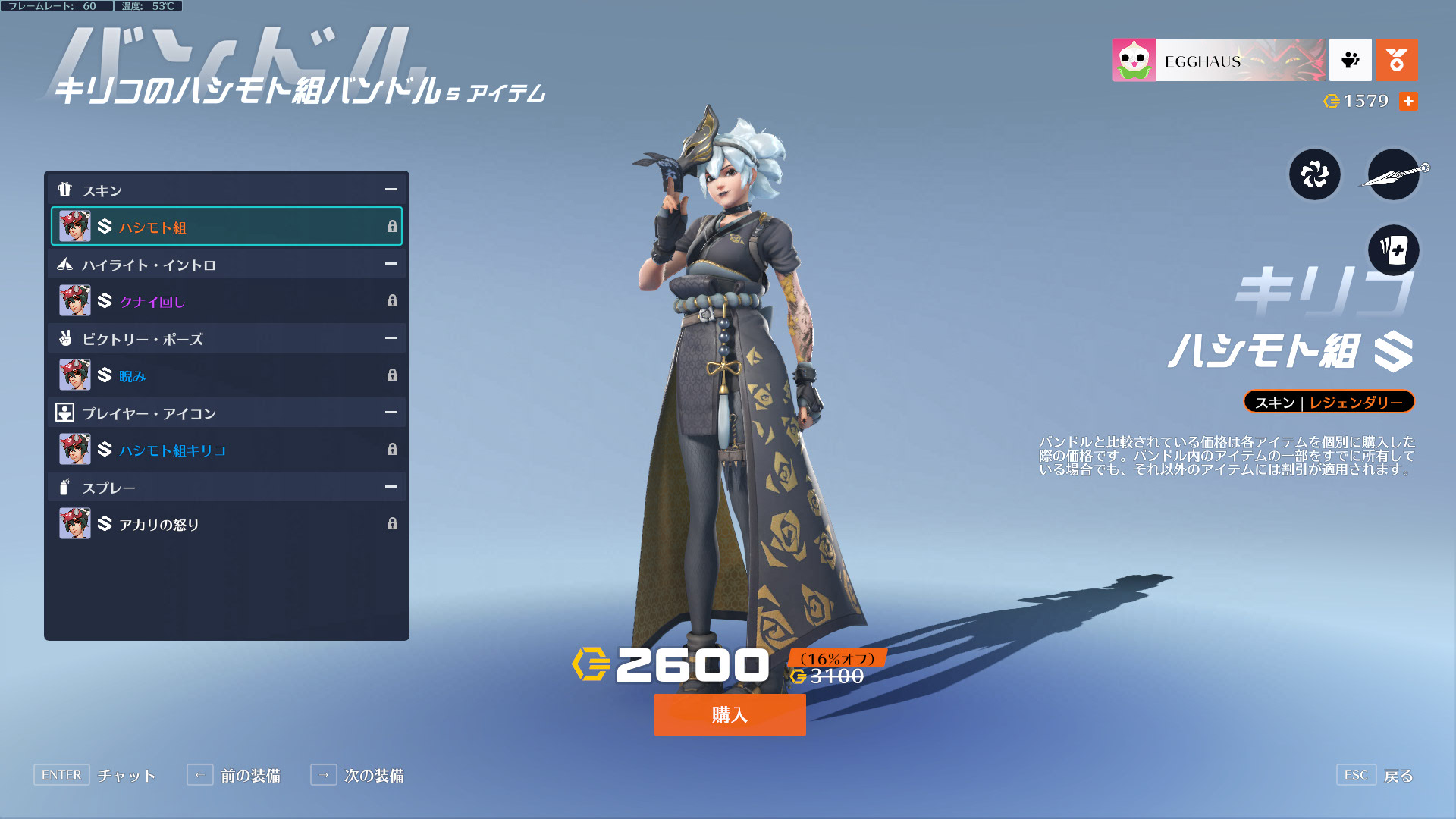Open the EGGHAUS player profile banner
This screenshot has width=1456, height=819.
[1219, 60]
